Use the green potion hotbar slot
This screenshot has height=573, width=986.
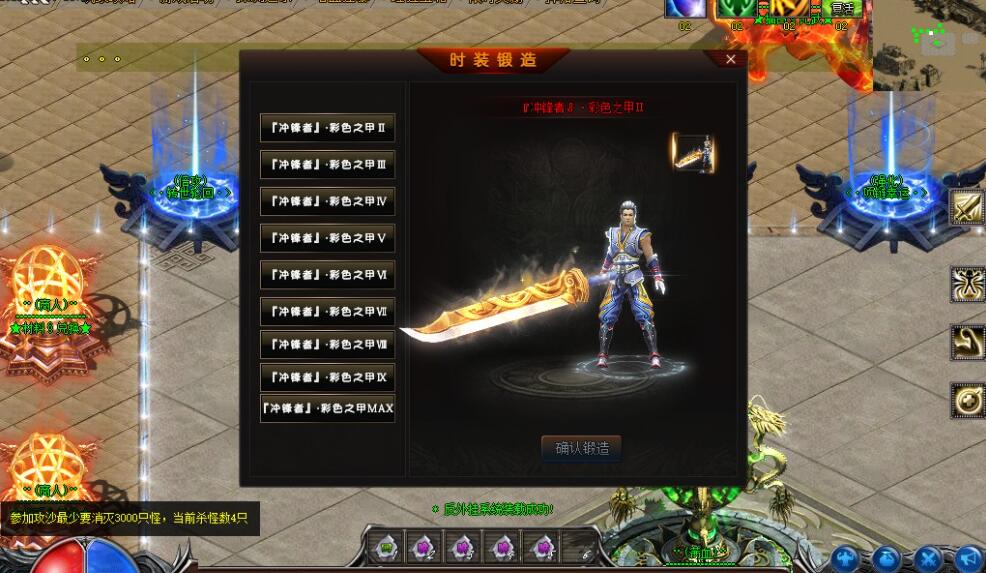(x=386, y=547)
